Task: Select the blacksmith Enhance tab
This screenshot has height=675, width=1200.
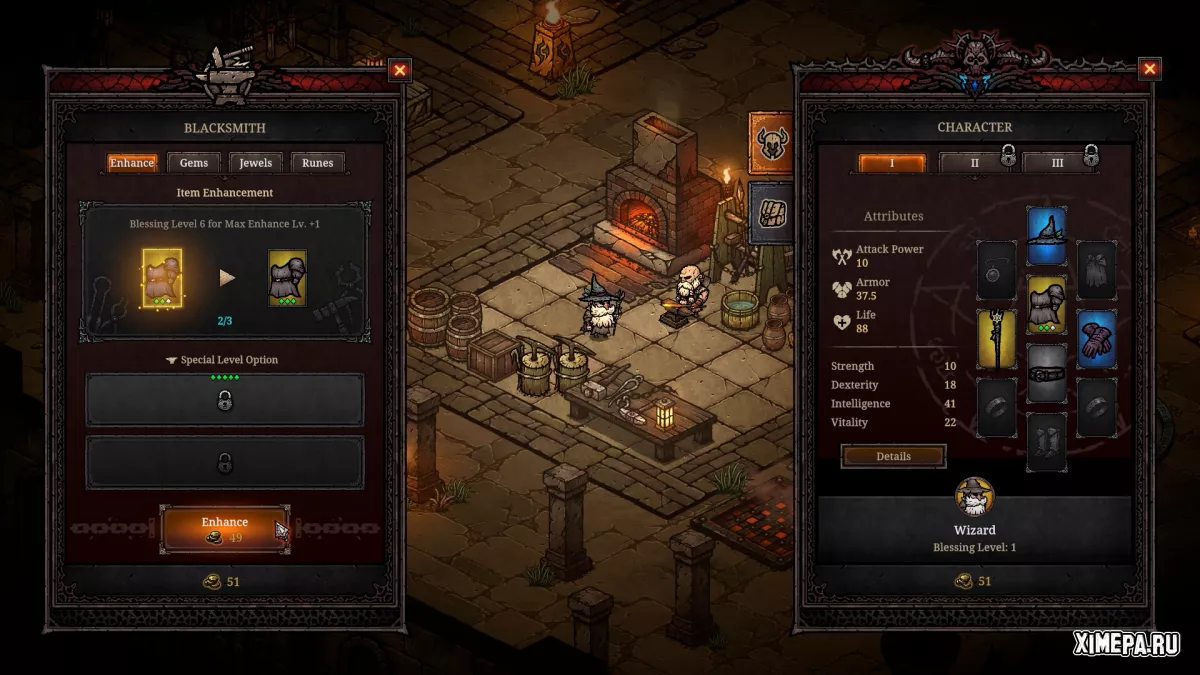Action: coord(132,163)
